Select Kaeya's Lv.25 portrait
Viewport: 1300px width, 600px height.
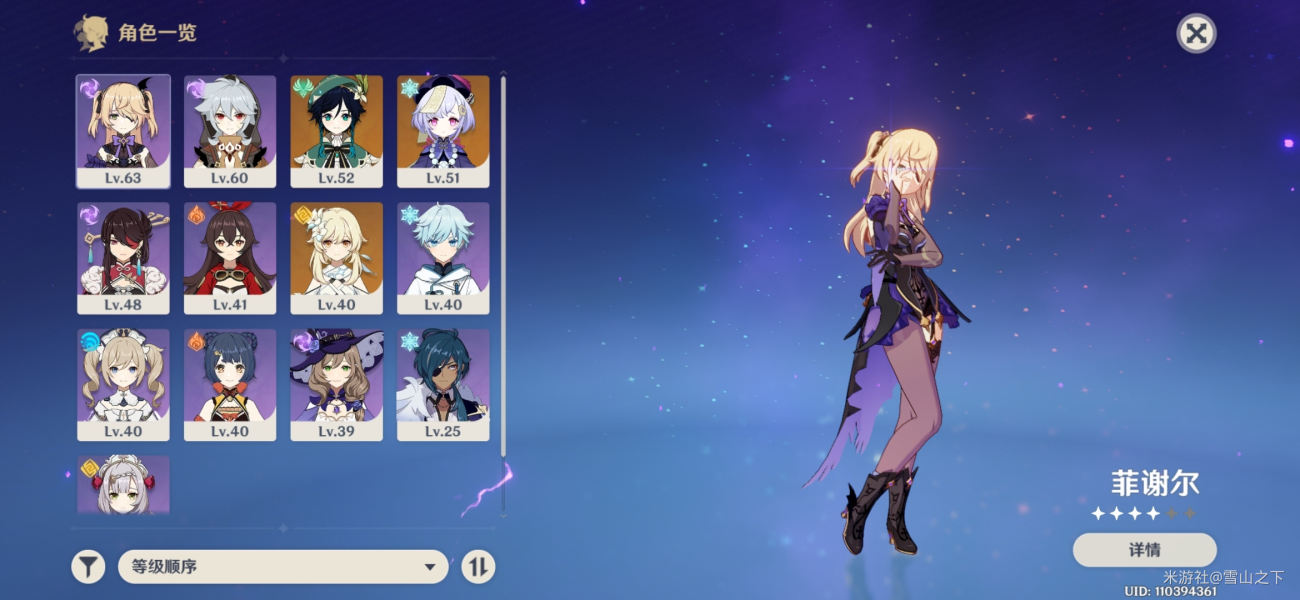coord(443,385)
